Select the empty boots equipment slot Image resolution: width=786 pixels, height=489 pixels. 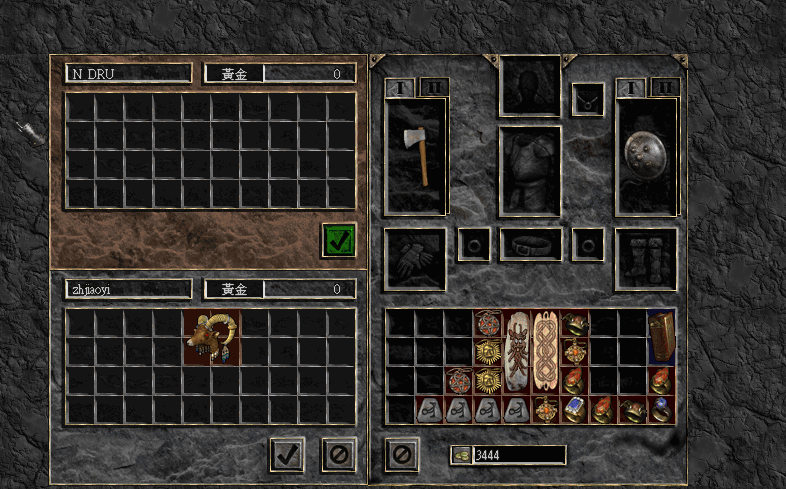[646, 259]
